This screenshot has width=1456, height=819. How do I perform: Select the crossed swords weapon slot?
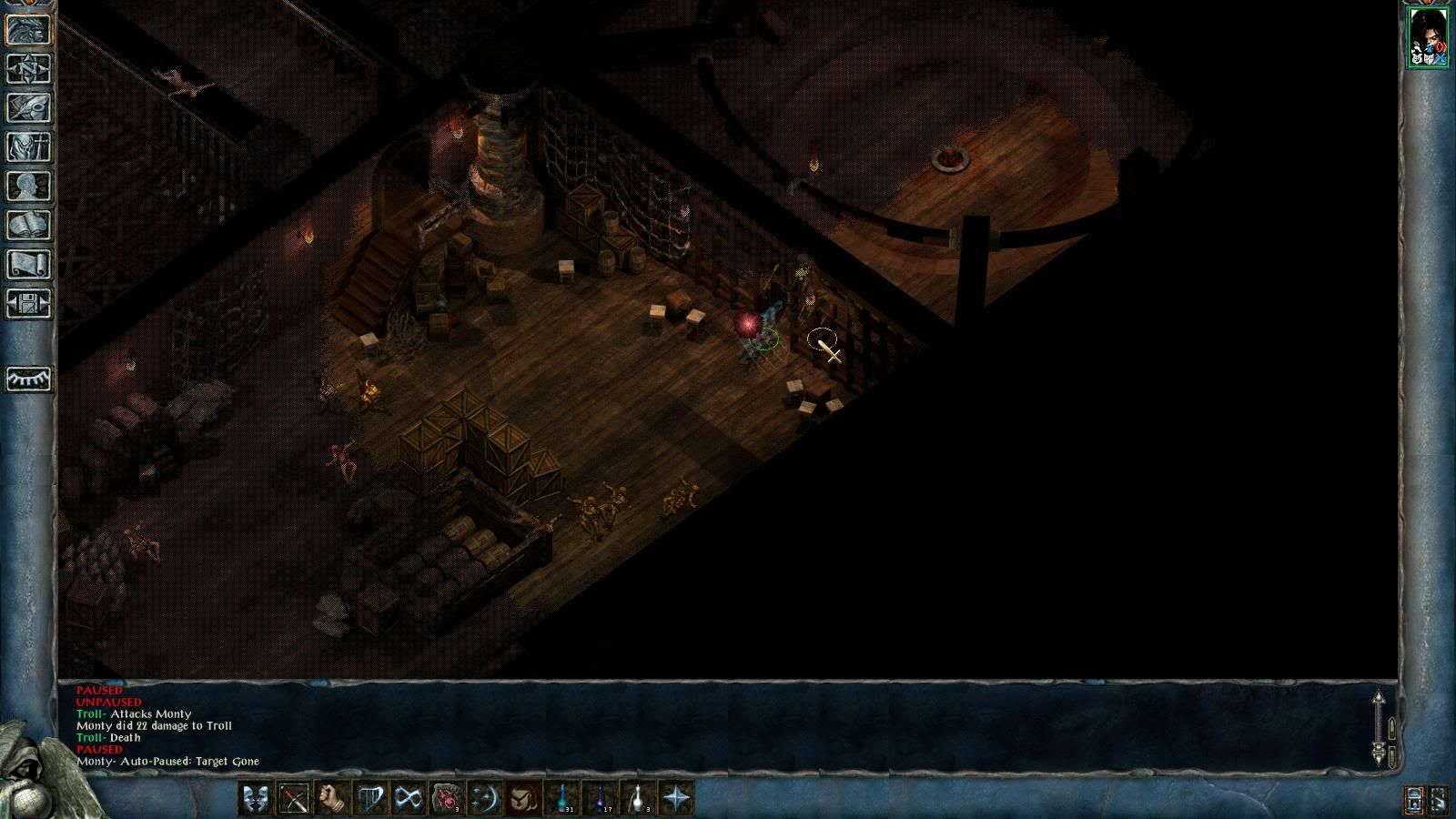coord(293,798)
